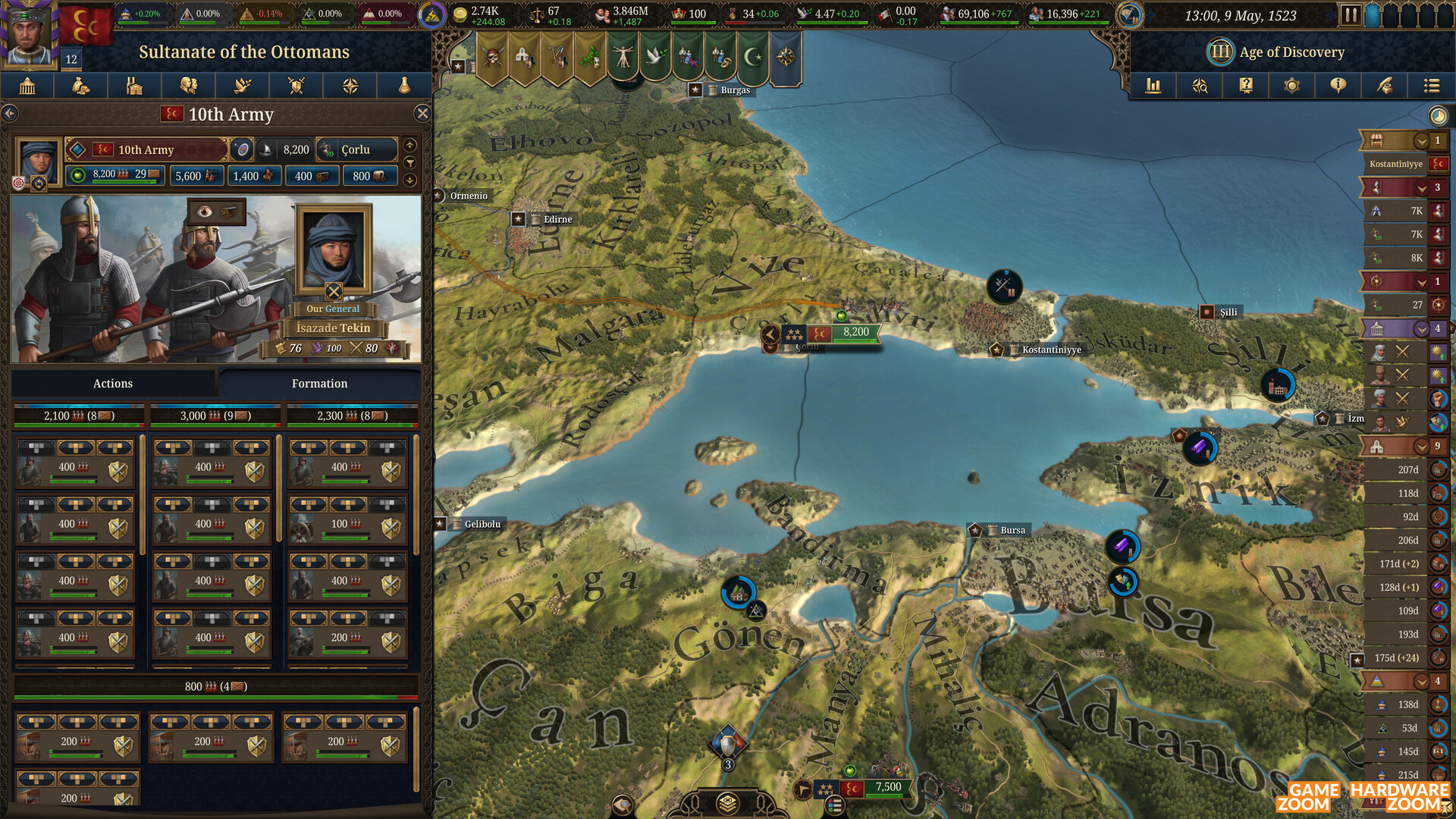Open the bar chart ledger button
1456x819 pixels.
pyautogui.click(x=1153, y=86)
